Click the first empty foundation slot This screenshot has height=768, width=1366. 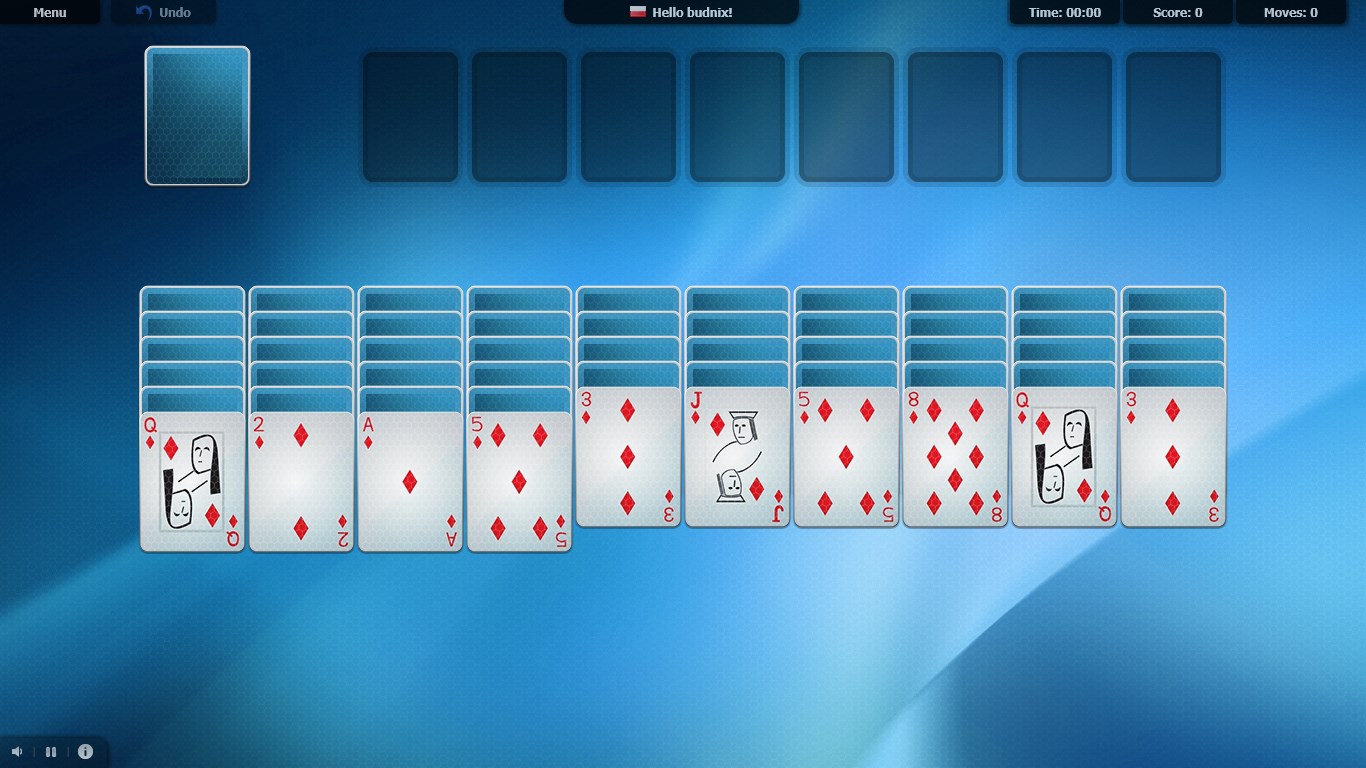click(x=410, y=115)
